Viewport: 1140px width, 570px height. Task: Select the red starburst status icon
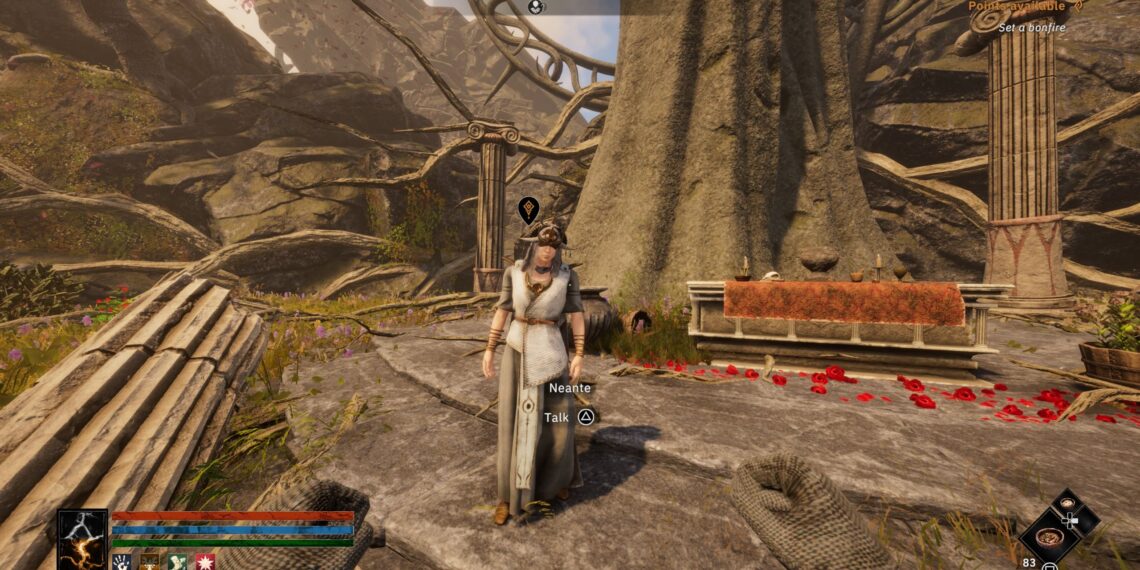coord(204,562)
